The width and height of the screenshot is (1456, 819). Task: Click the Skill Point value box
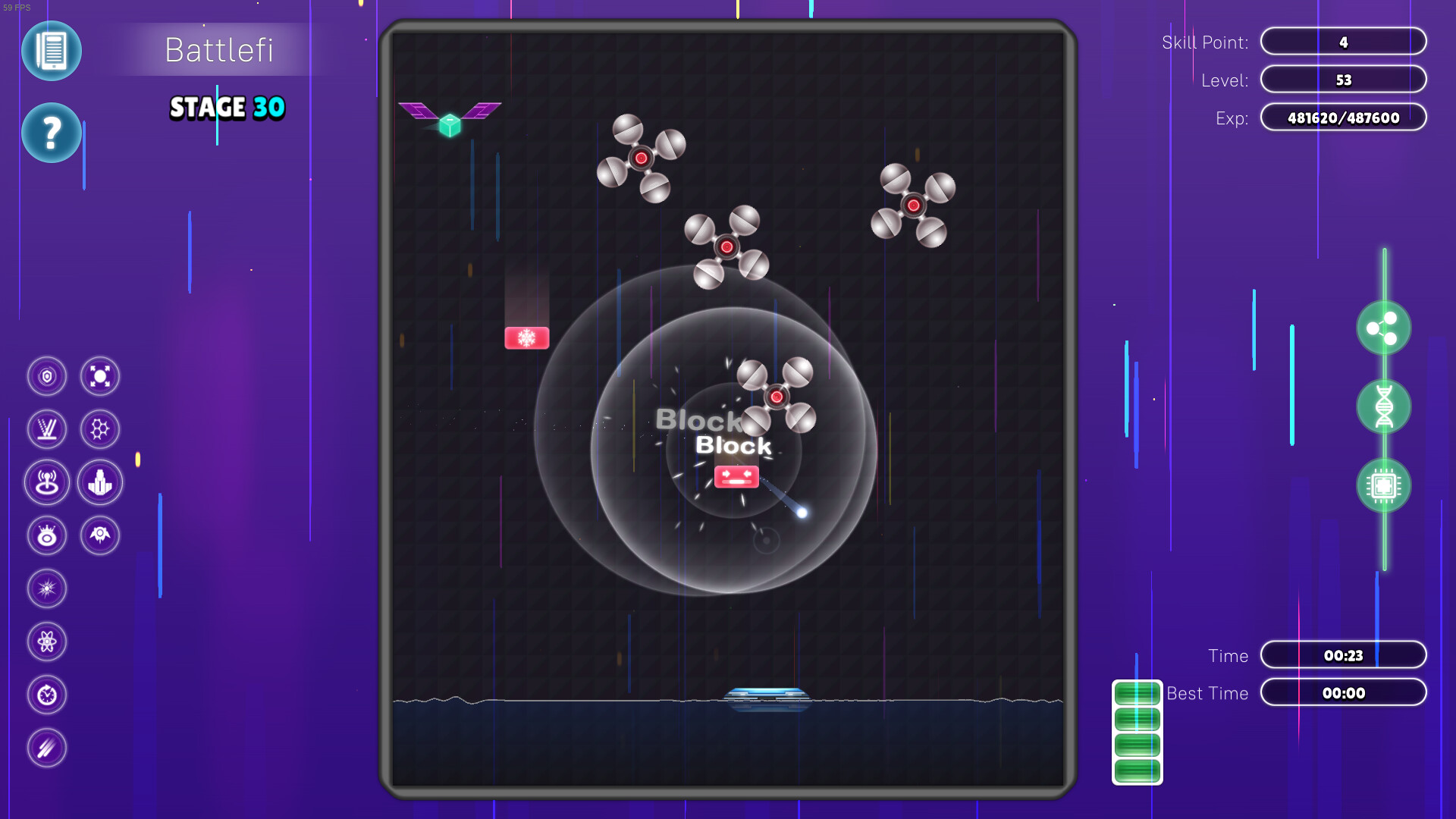point(1343,42)
